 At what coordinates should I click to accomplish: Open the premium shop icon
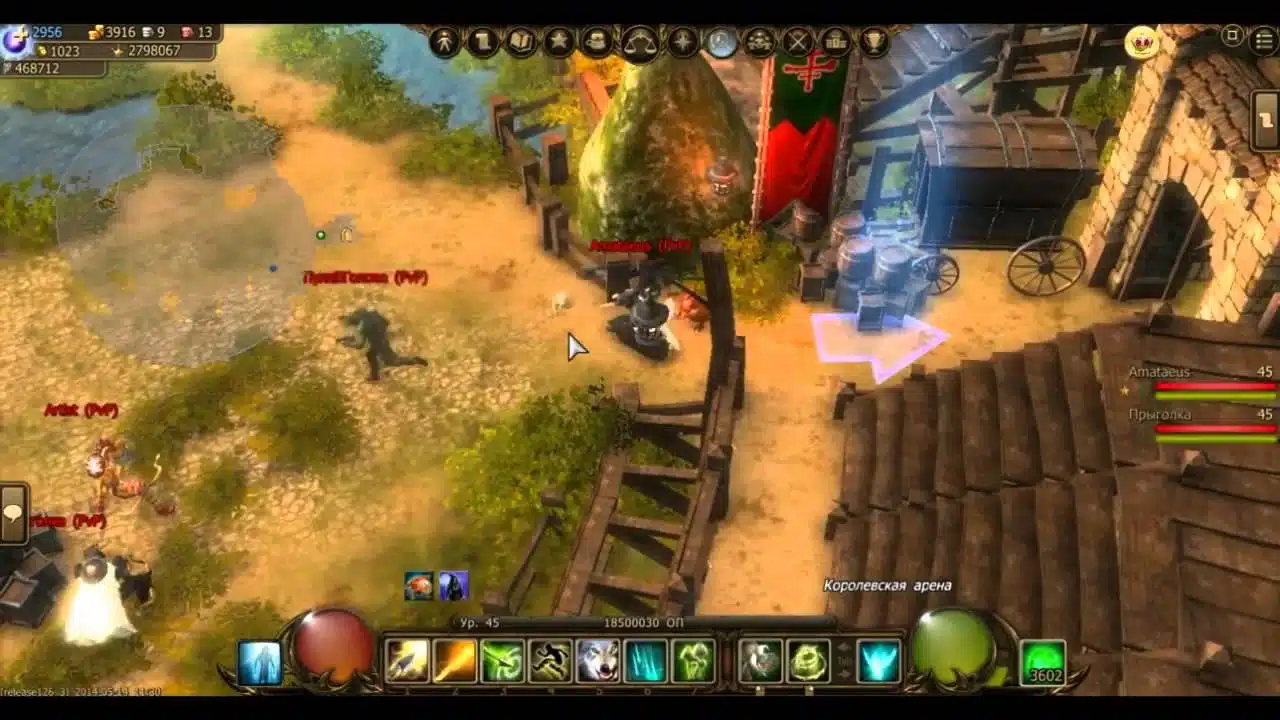(836, 42)
